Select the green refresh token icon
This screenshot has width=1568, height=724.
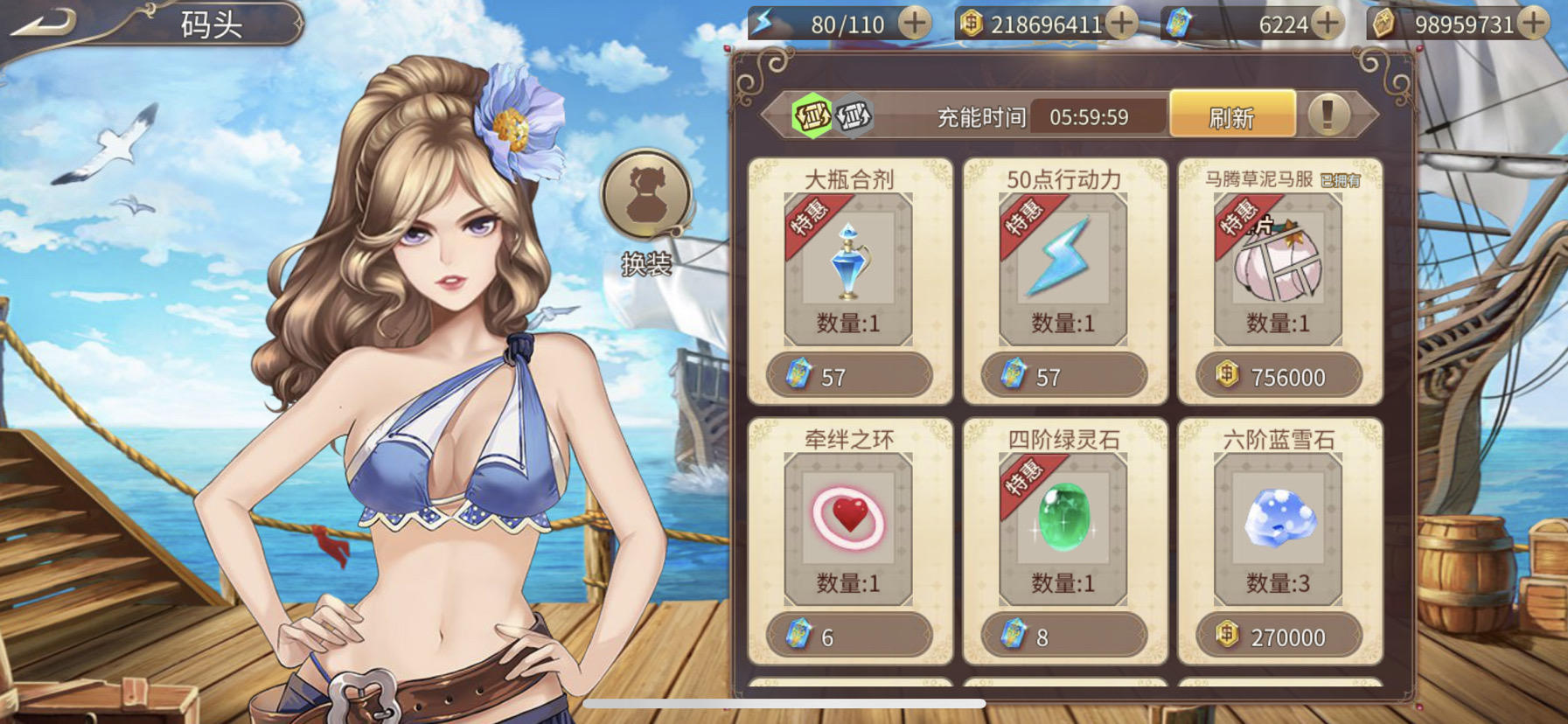(x=812, y=115)
